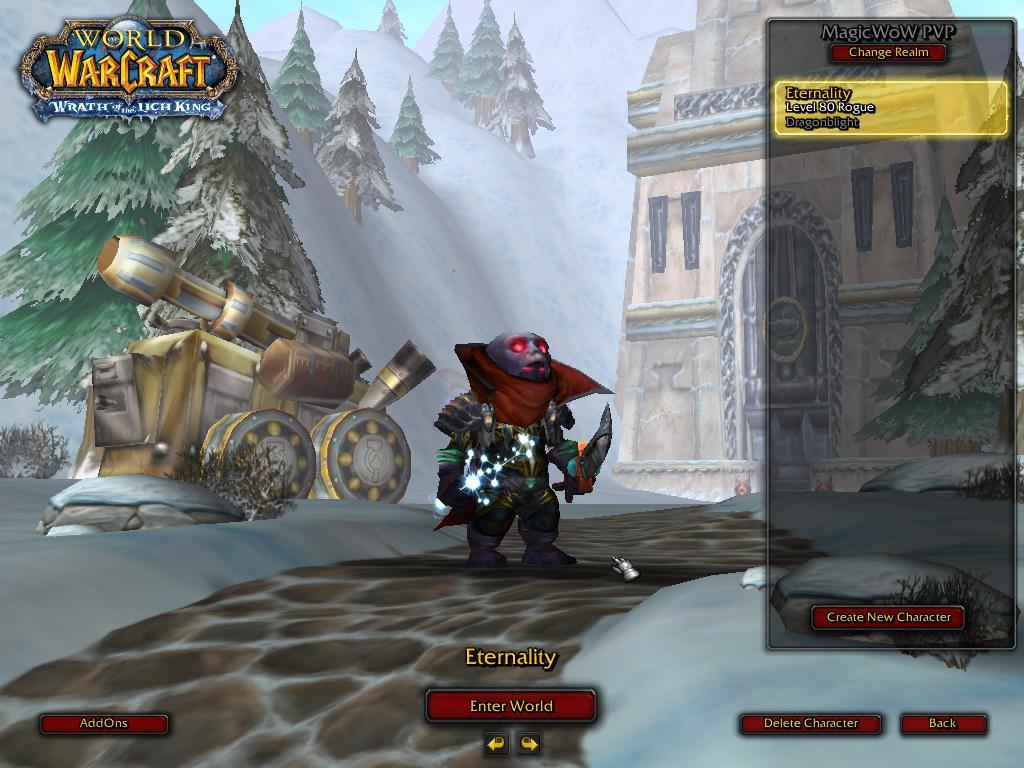The image size is (1024, 768).
Task: Select the Eternality Level 80 Rogue entry
Action: (x=891, y=108)
